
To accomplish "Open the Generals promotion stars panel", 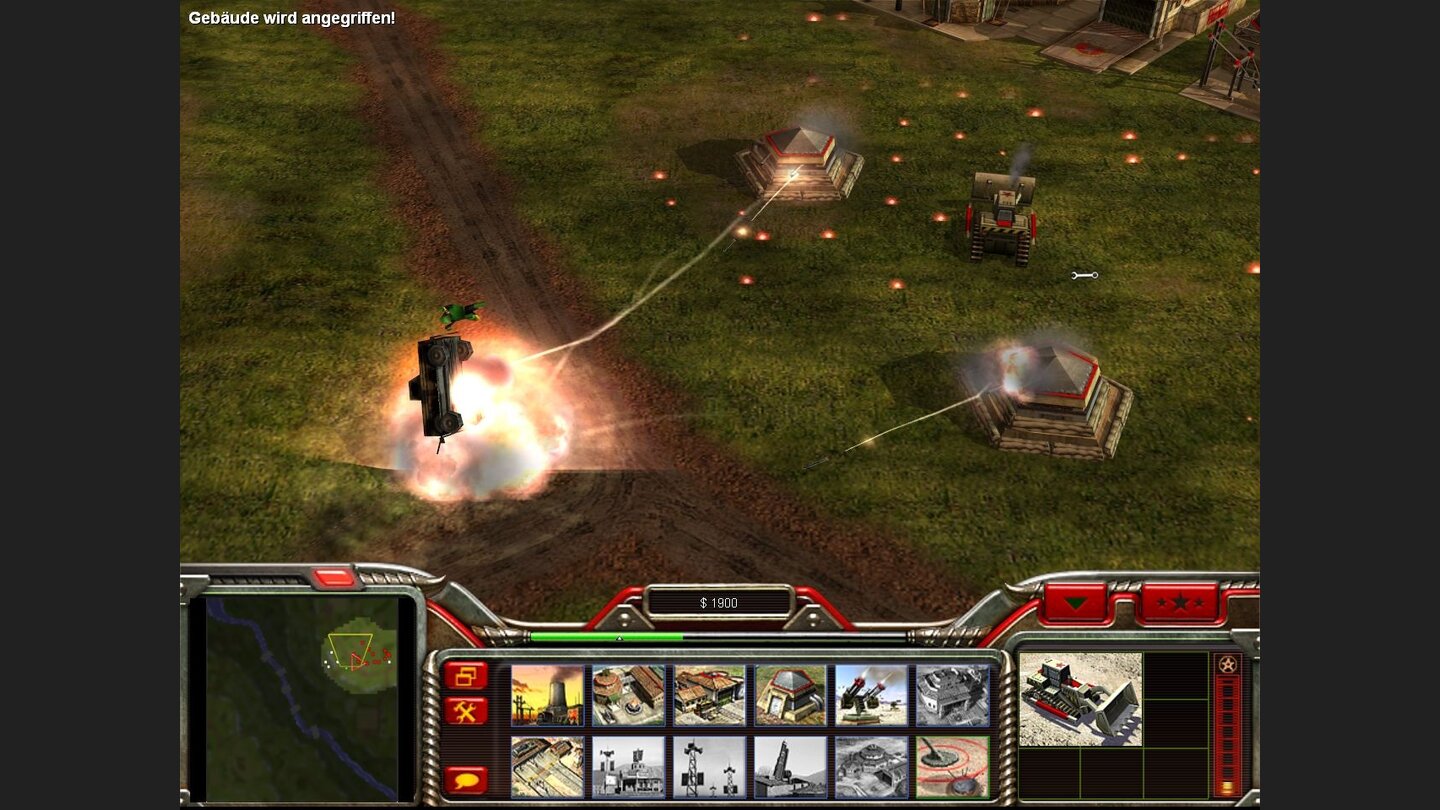I will (x=1180, y=602).
